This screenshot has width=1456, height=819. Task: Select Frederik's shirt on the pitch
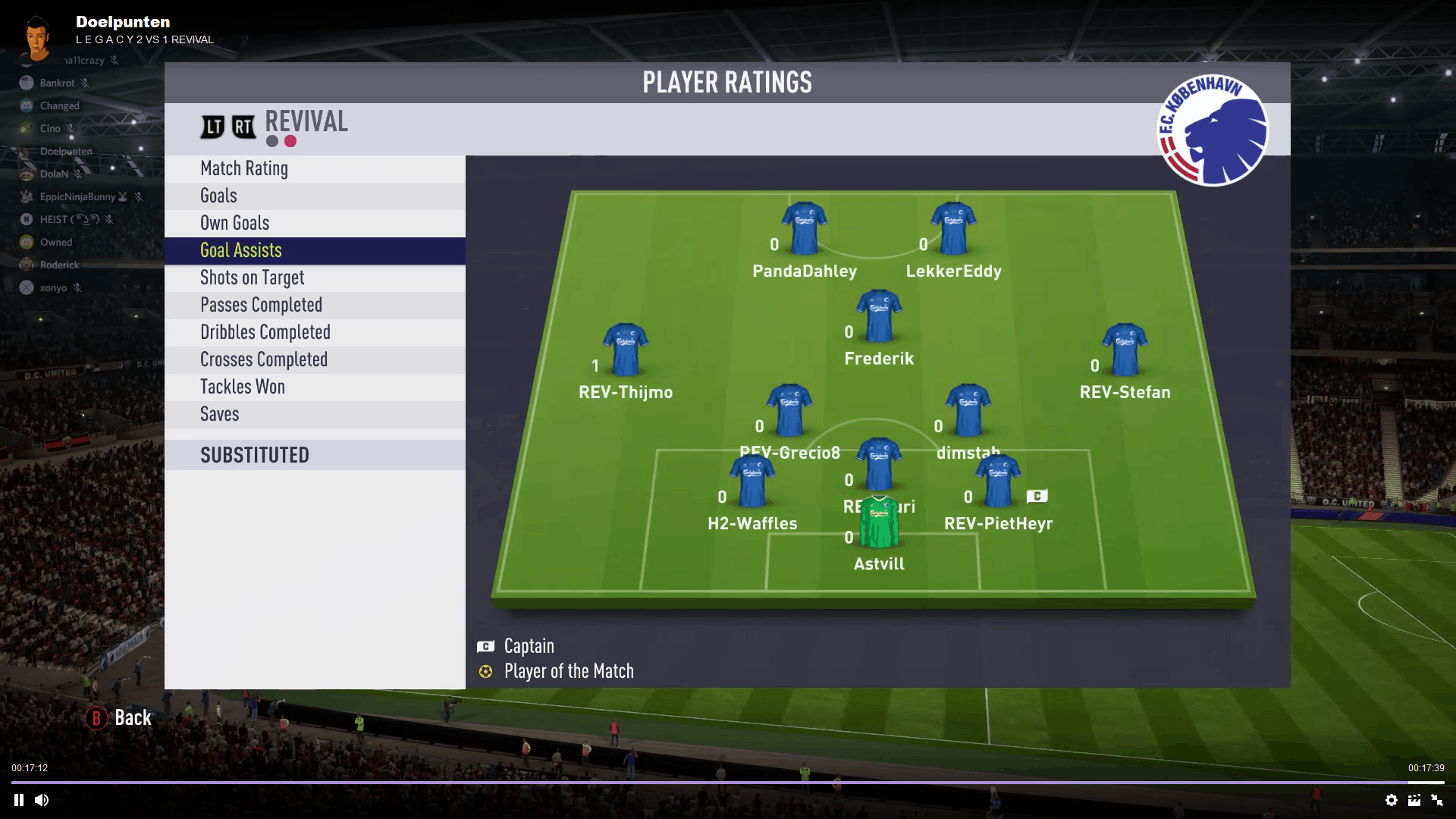coord(879,315)
